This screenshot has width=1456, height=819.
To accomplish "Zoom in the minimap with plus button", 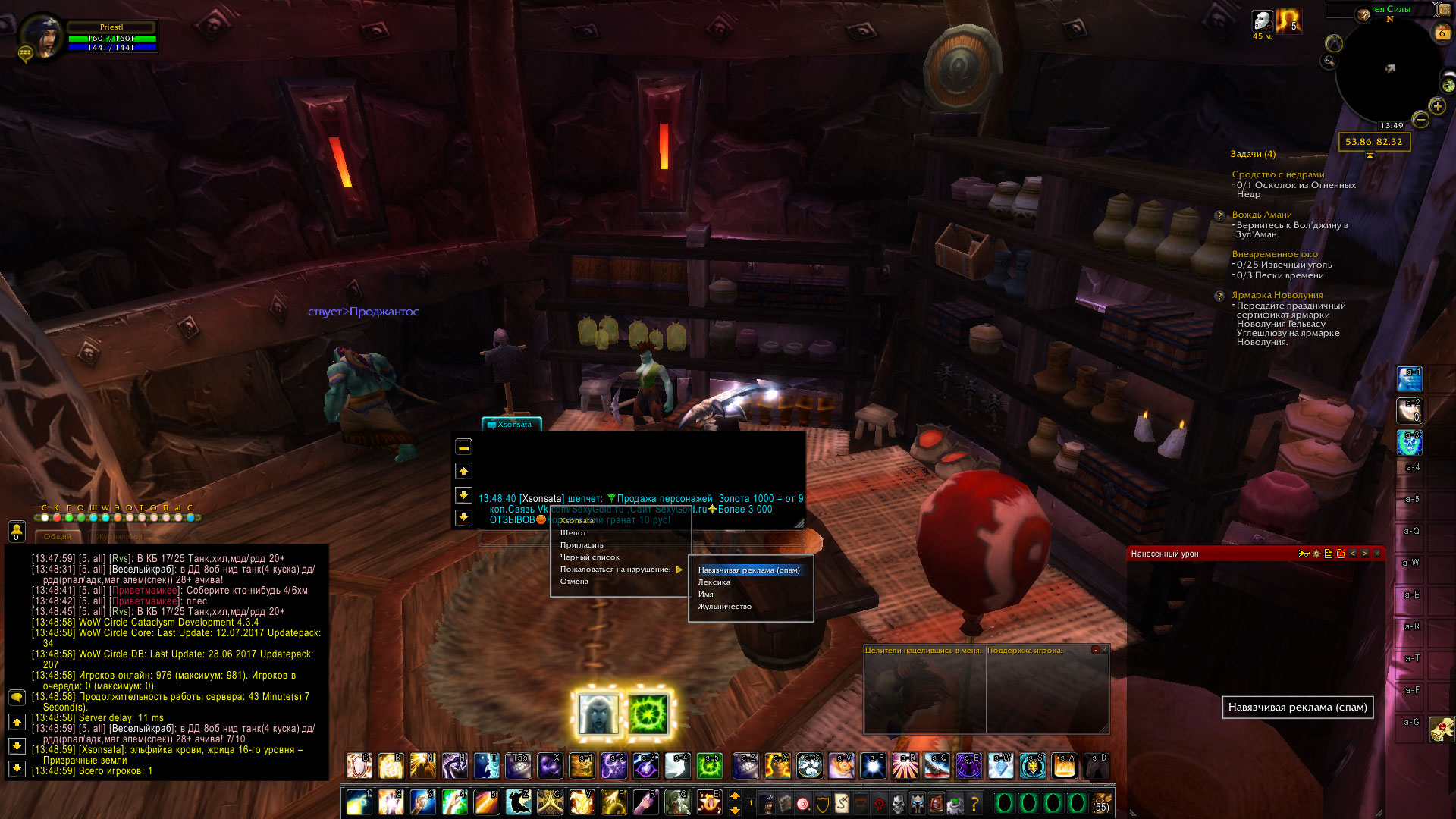I will tap(1437, 106).
